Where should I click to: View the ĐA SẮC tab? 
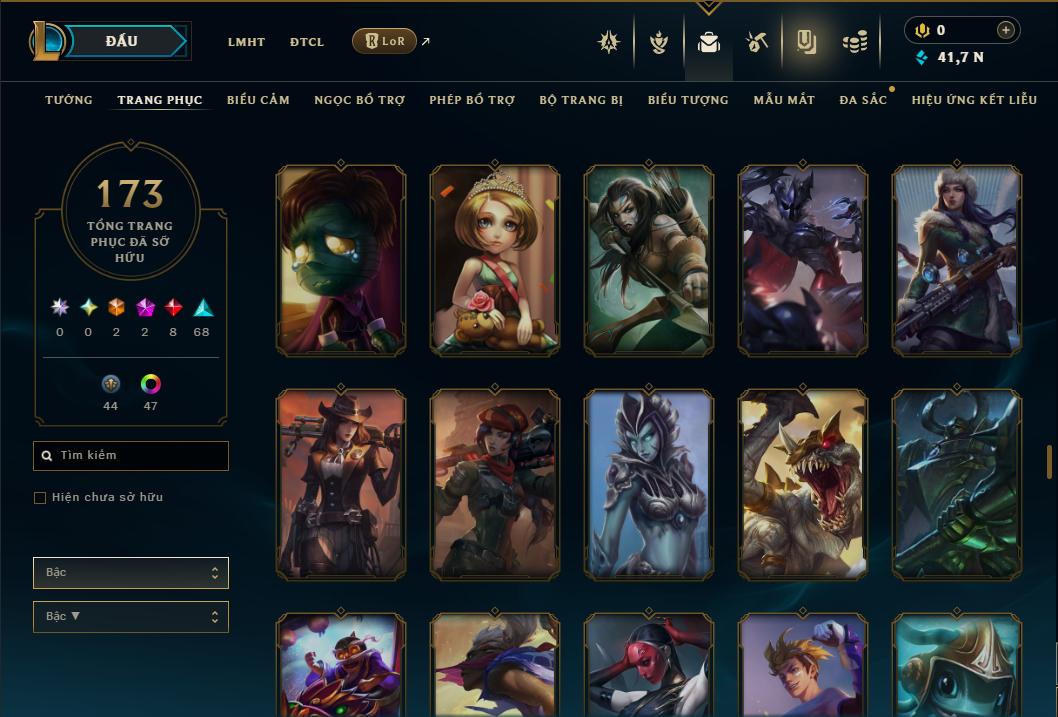(863, 100)
